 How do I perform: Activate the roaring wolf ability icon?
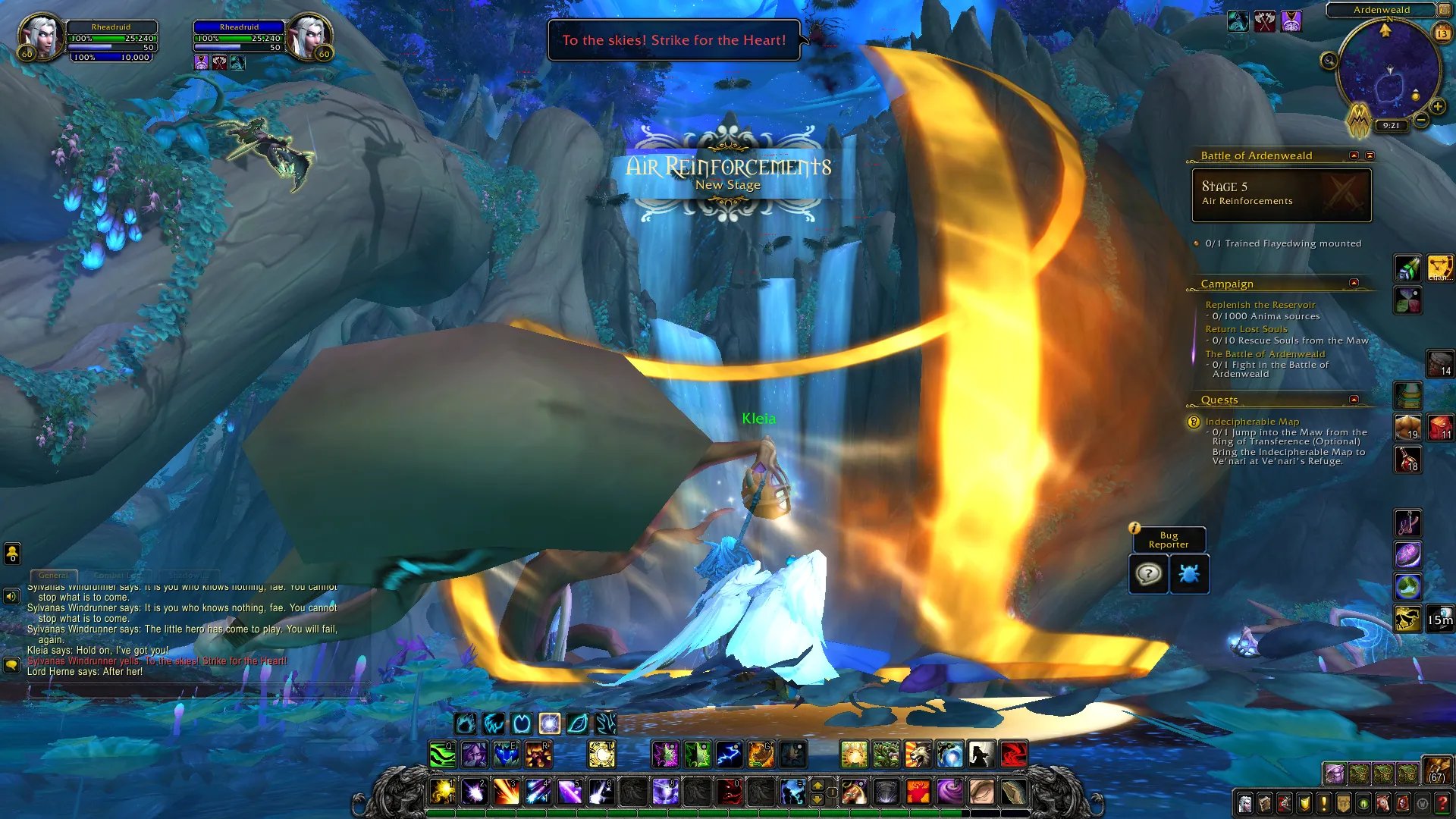918,755
